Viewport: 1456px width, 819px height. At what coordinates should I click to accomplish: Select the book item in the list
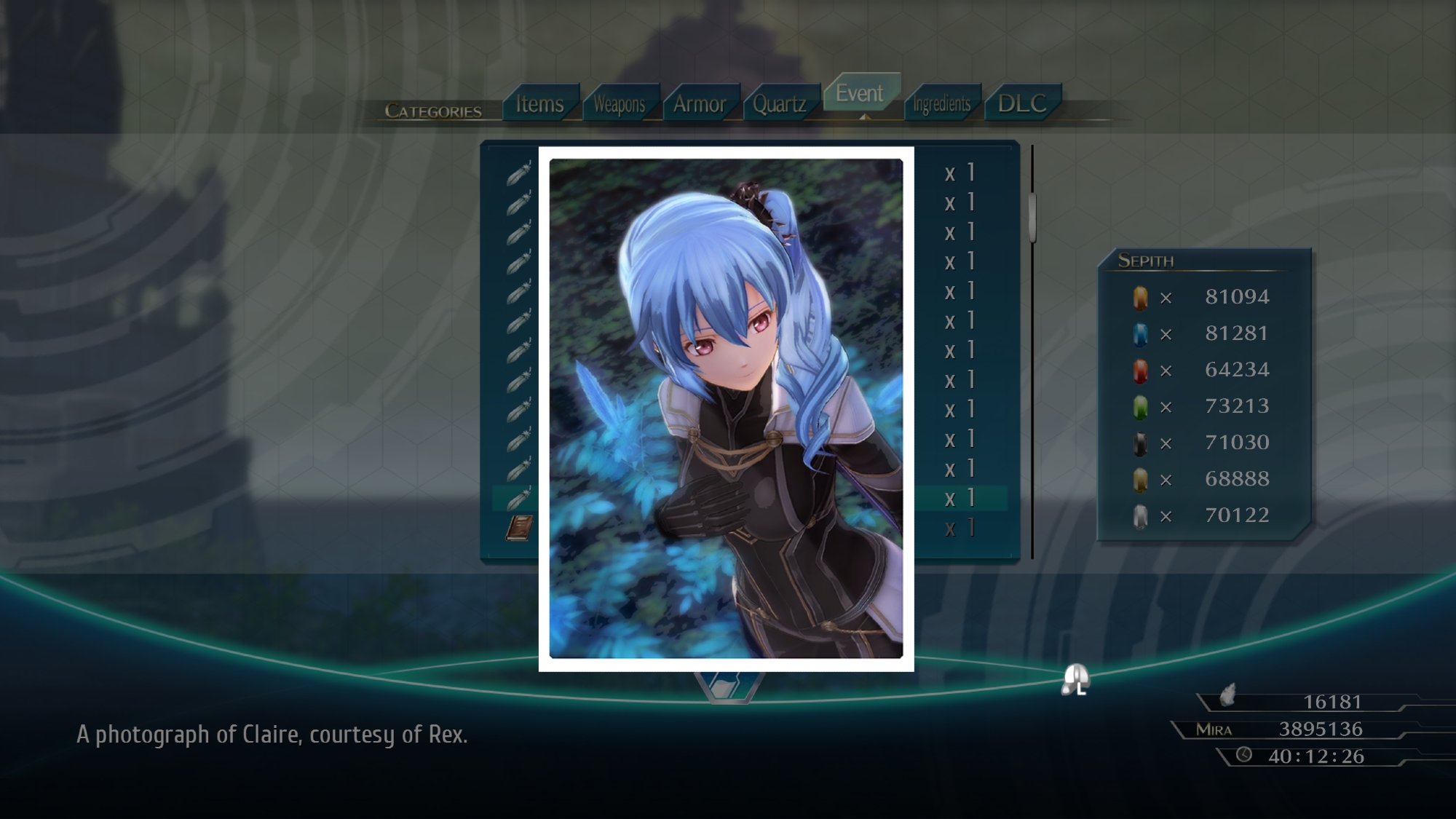pyautogui.click(x=519, y=528)
